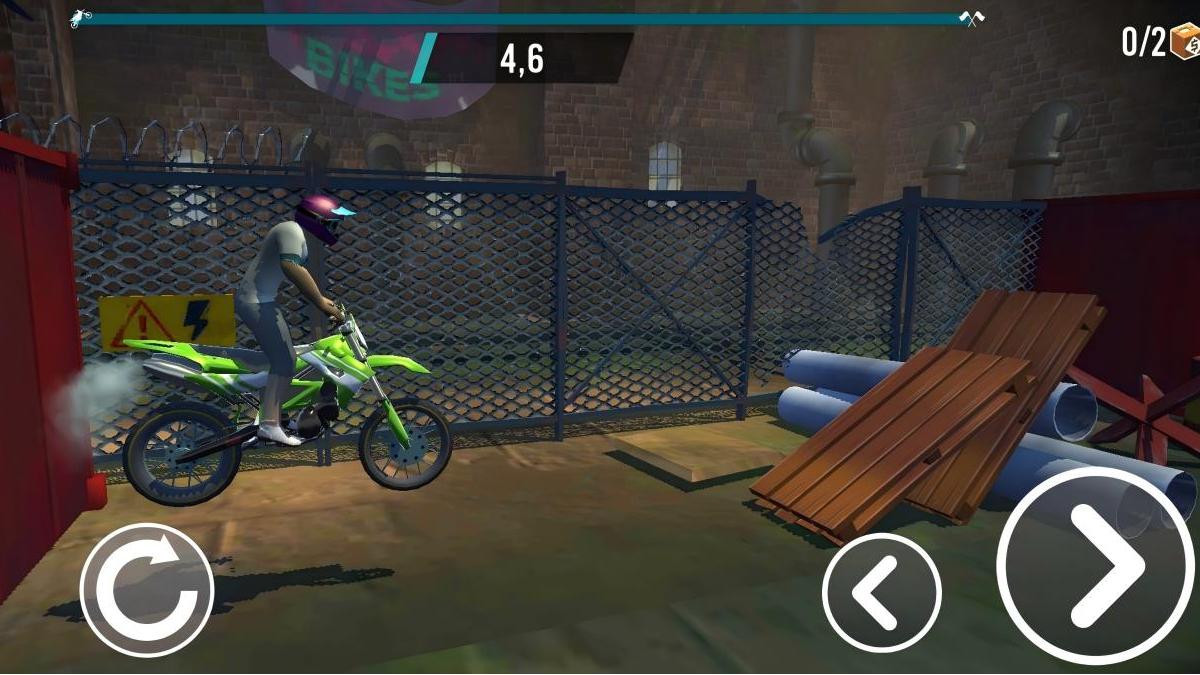Tap the circular restart arrow button
Image resolution: width=1200 pixels, height=675 pixels.
point(147,590)
